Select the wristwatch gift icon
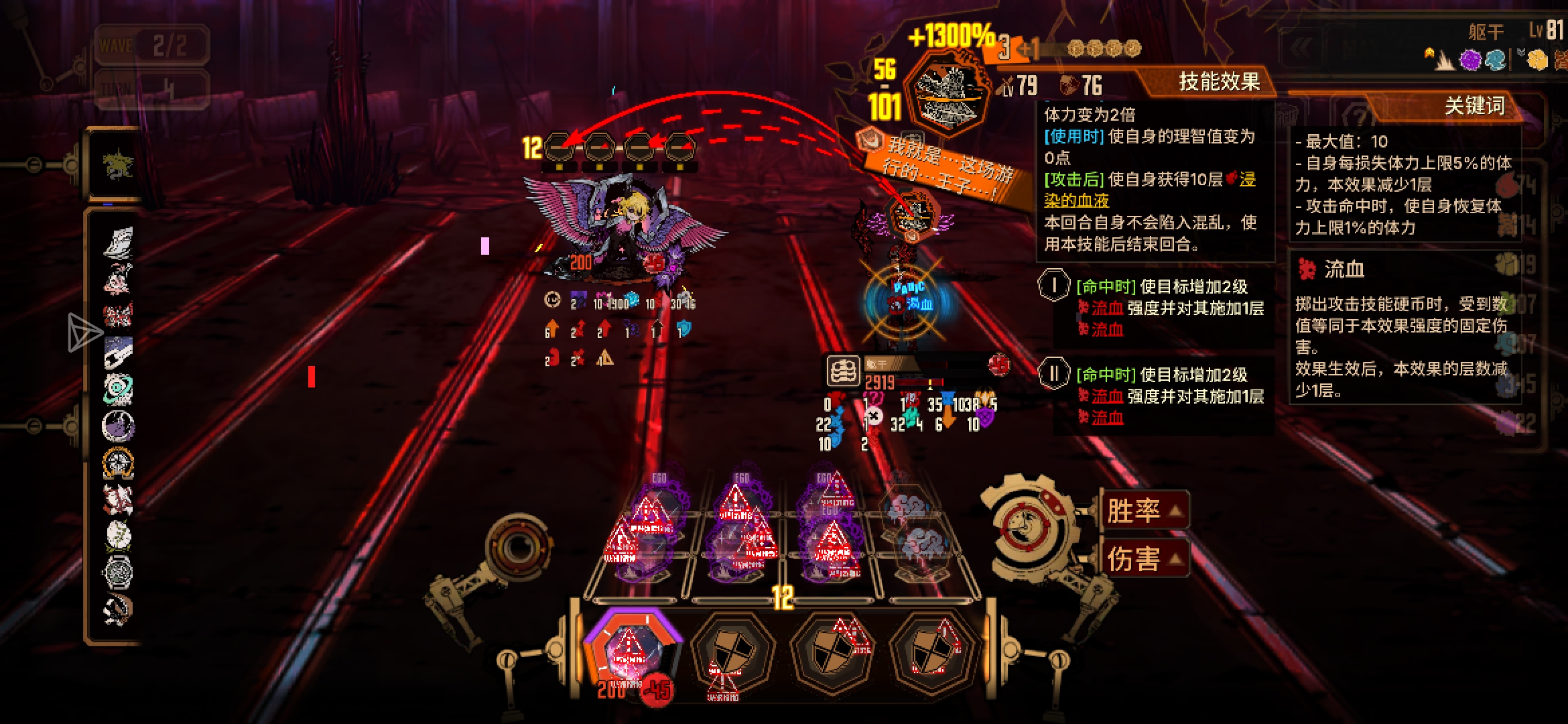 coord(118,572)
